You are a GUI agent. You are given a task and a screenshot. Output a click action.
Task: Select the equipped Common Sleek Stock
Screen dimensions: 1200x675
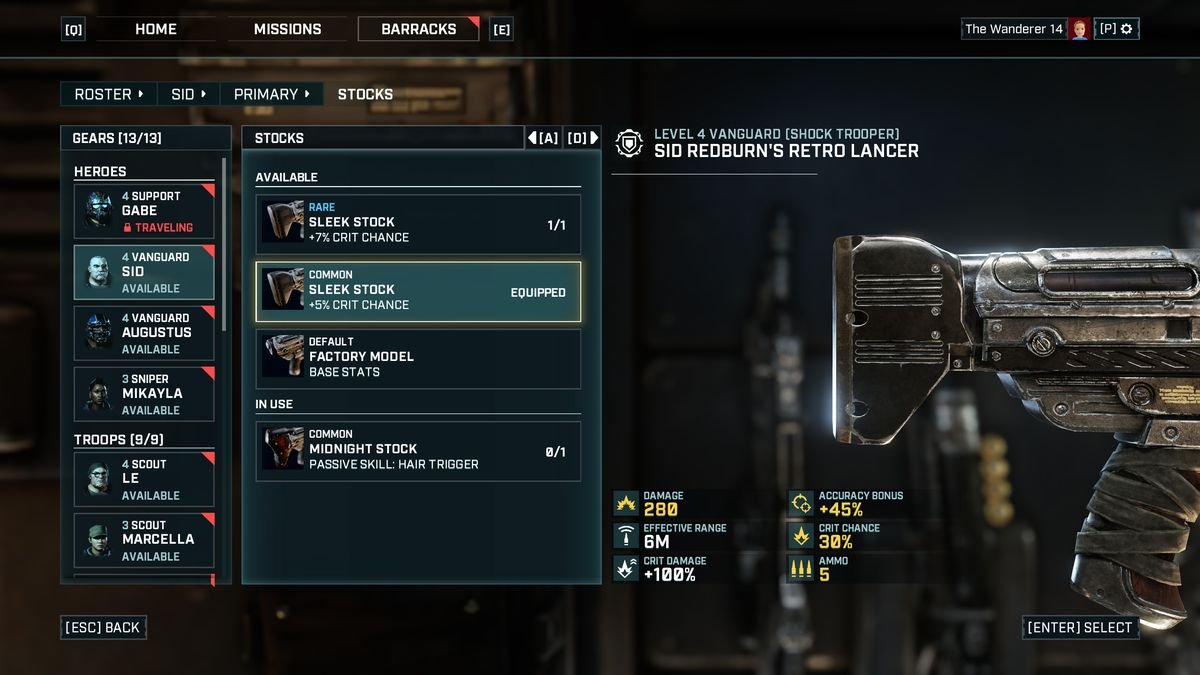pyautogui.click(x=418, y=292)
